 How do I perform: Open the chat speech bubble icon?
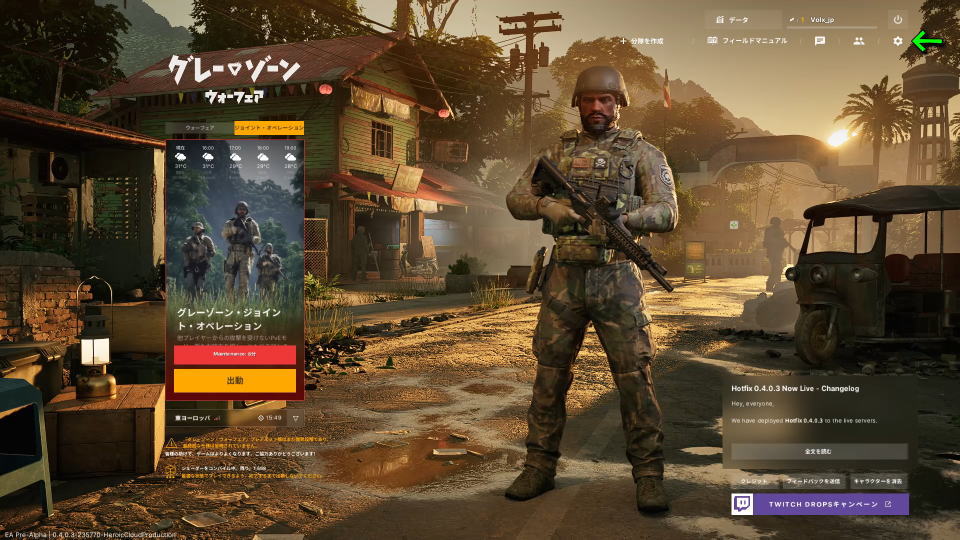pos(820,41)
